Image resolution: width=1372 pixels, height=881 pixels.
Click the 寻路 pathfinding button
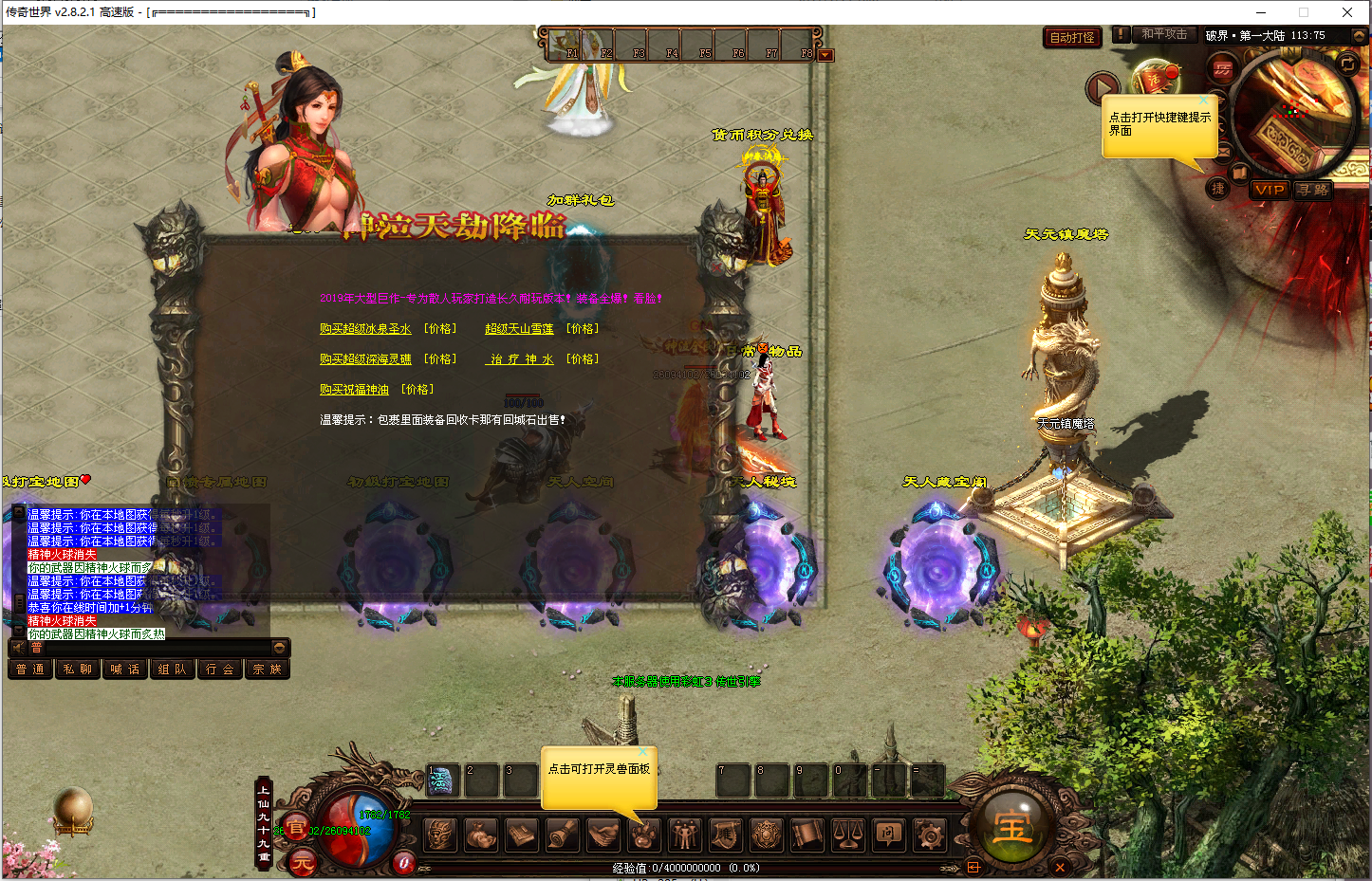click(x=1313, y=190)
